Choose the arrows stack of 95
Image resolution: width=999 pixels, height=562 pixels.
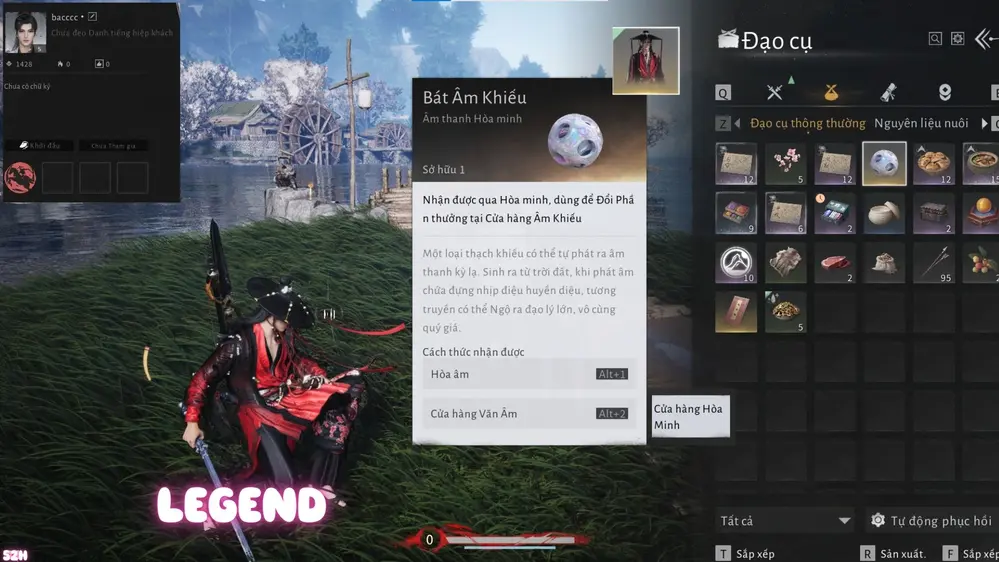tap(933, 263)
